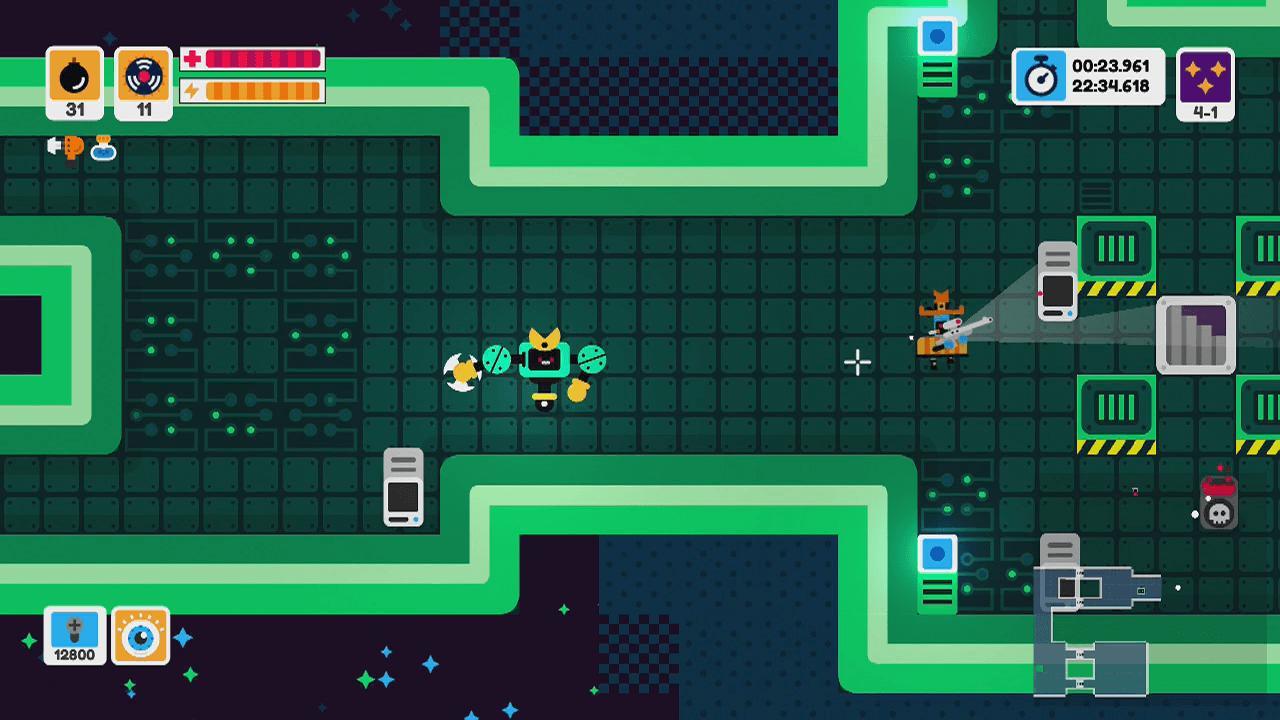Open the purple loot crate on the right
Screen dimensions: 1280x720
pos(1196,333)
